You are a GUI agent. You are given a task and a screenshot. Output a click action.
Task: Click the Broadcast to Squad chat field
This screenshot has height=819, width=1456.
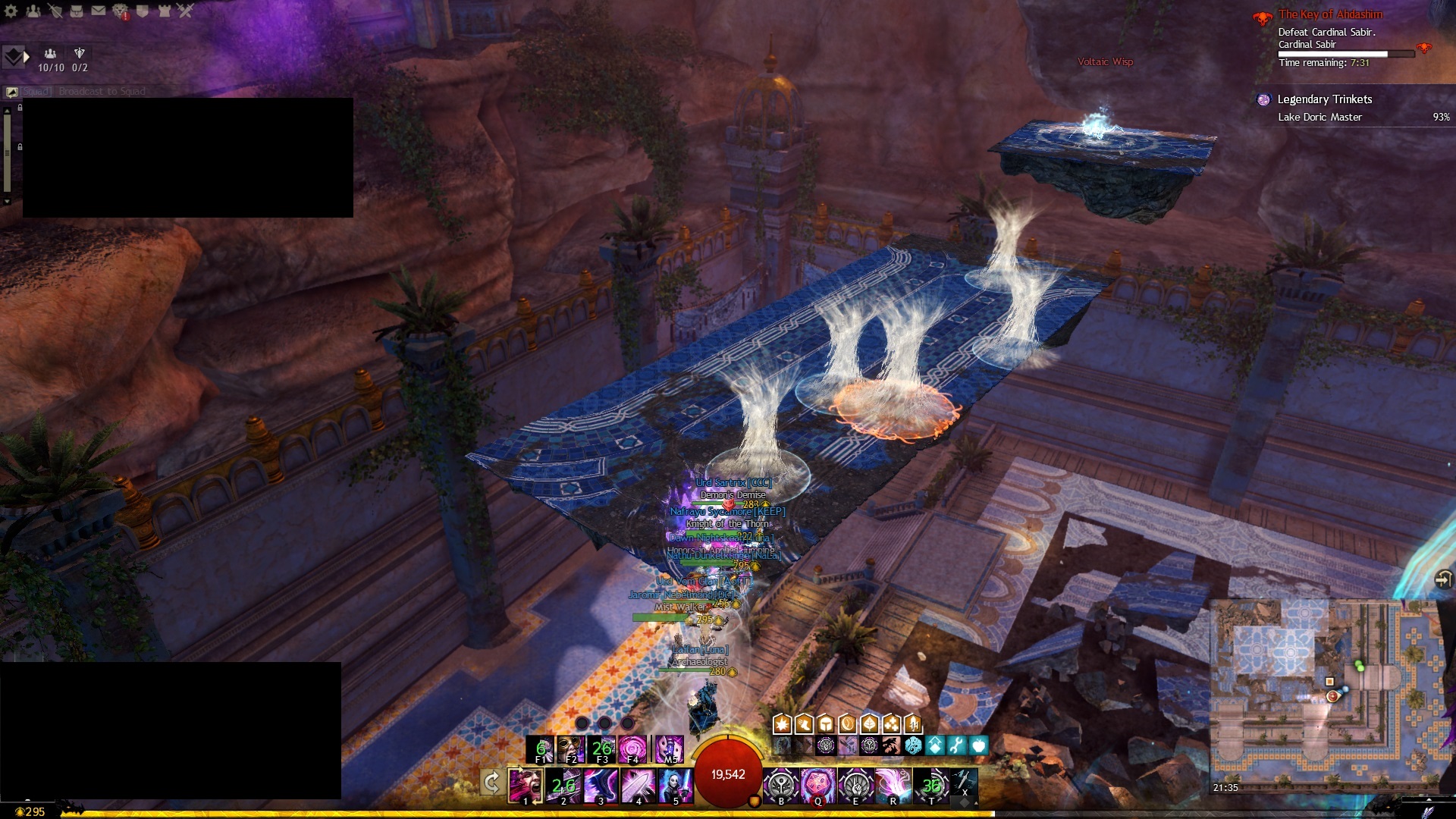(x=102, y=92)
